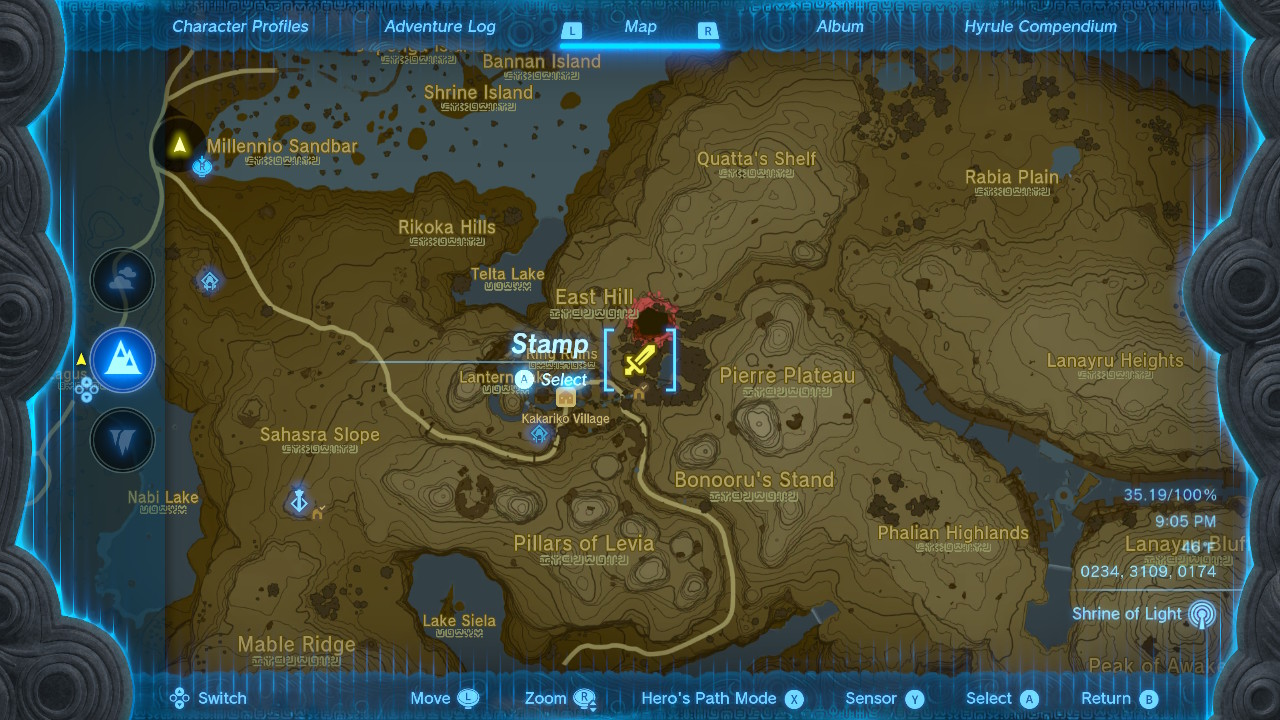Switch to the Adventure Log tab
This screenshot has width=1280, height=720.
[x=440, y=27]
